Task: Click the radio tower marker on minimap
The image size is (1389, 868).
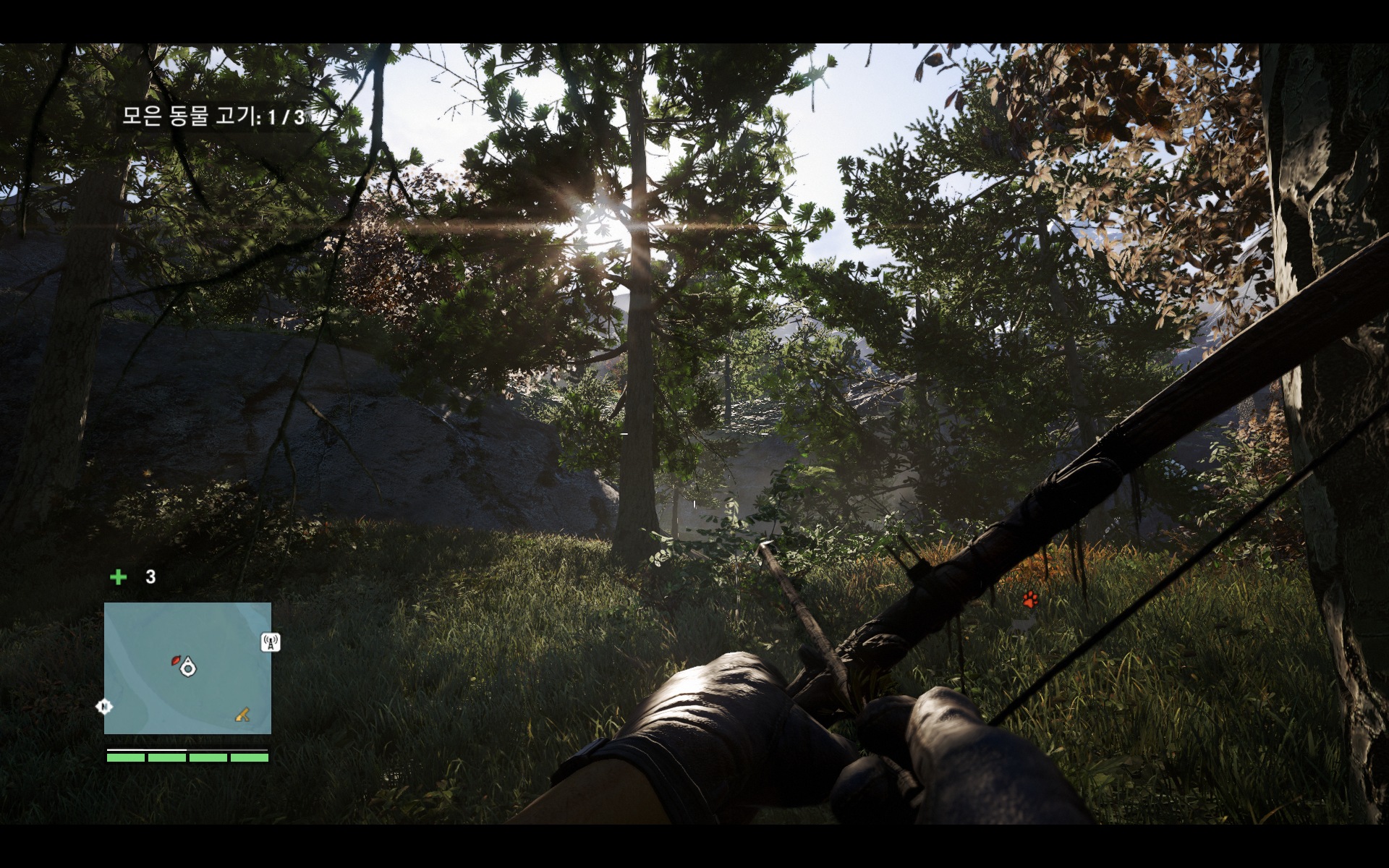Action: coord(270,642)
